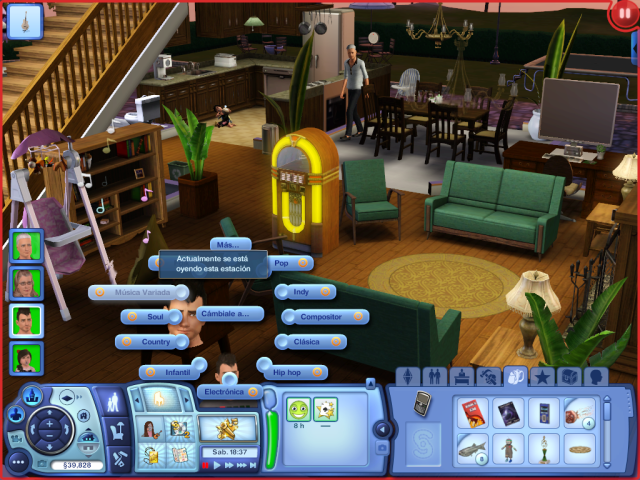Switch music to Electrónica
The width and height of the screenshot is (640, 480).
tap(231, 392)
